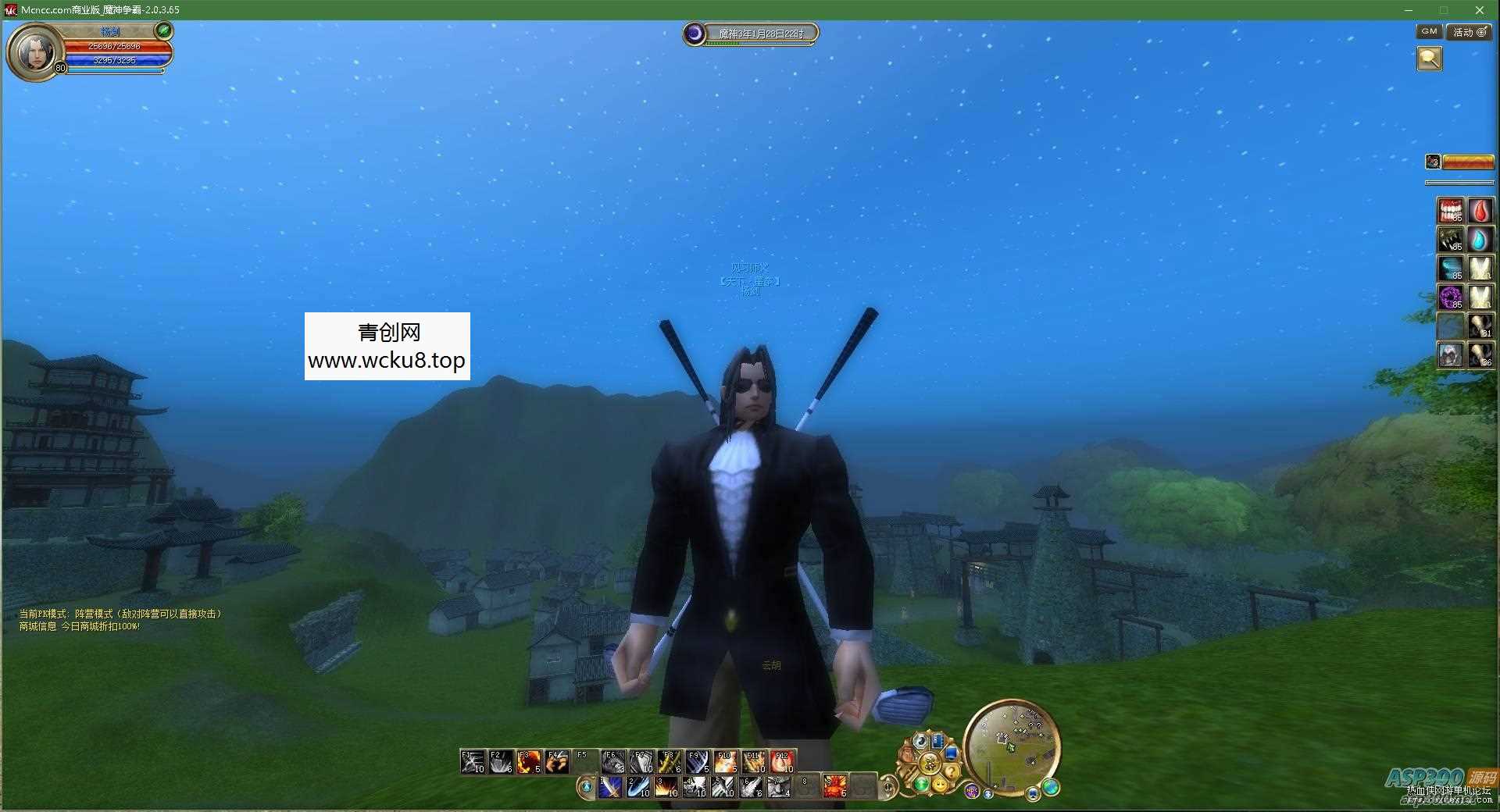Open the smiley face emote icon
The image size is (1500, 812).
(941, 785)
